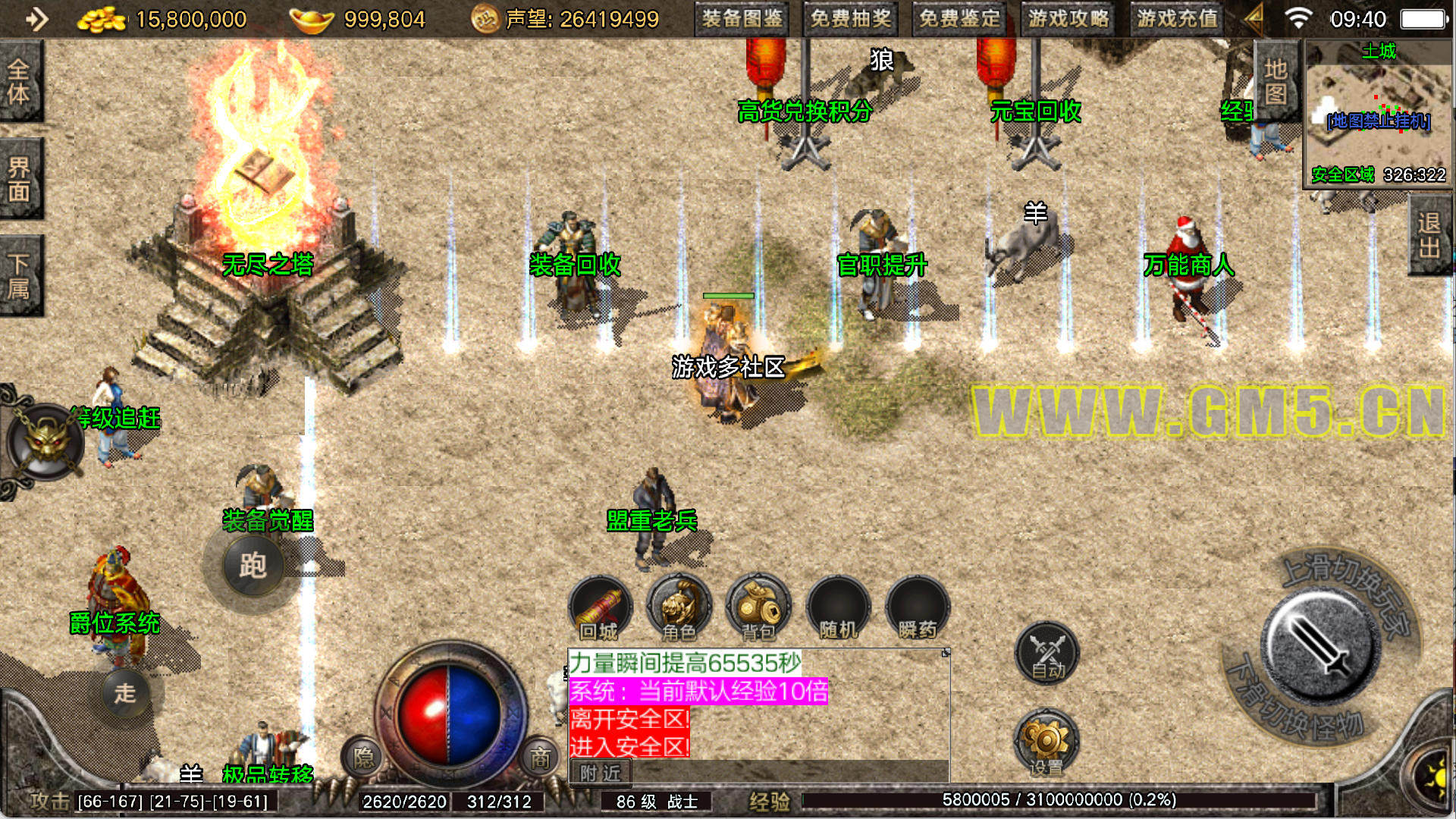This screenshot has width=1456, height=819.
Task: Toggle 自动 auto-combat
Action: pyautogui.click(x=1047, y=653)
